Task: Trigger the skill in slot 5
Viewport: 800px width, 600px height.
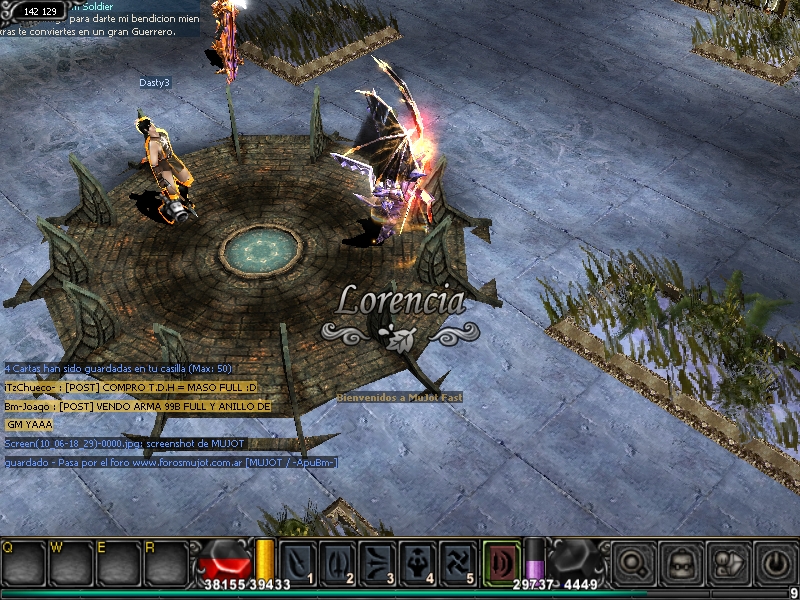Action: coord(458,561)
